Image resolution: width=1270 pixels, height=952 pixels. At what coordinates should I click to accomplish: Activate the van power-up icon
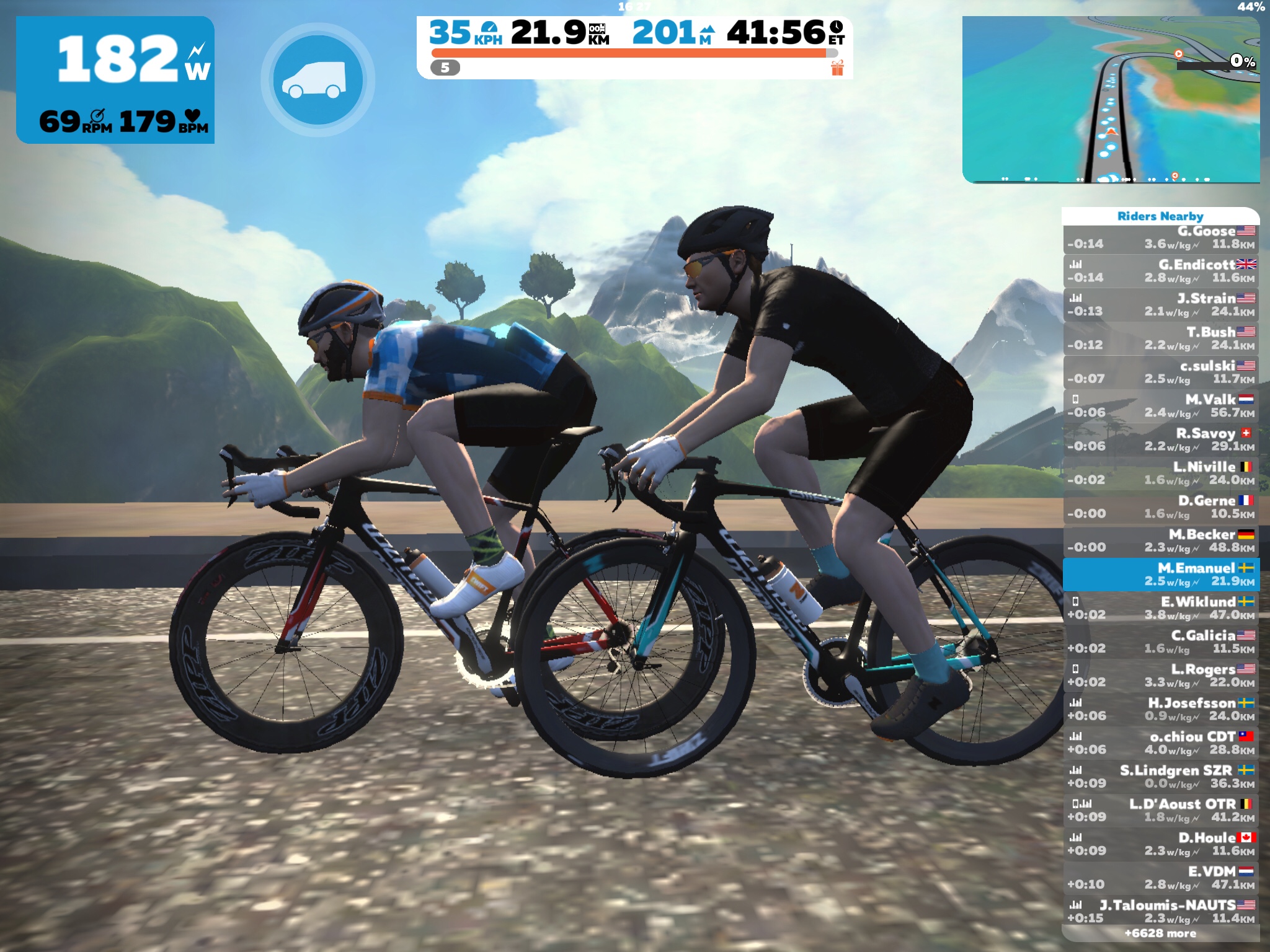[317, 80]
